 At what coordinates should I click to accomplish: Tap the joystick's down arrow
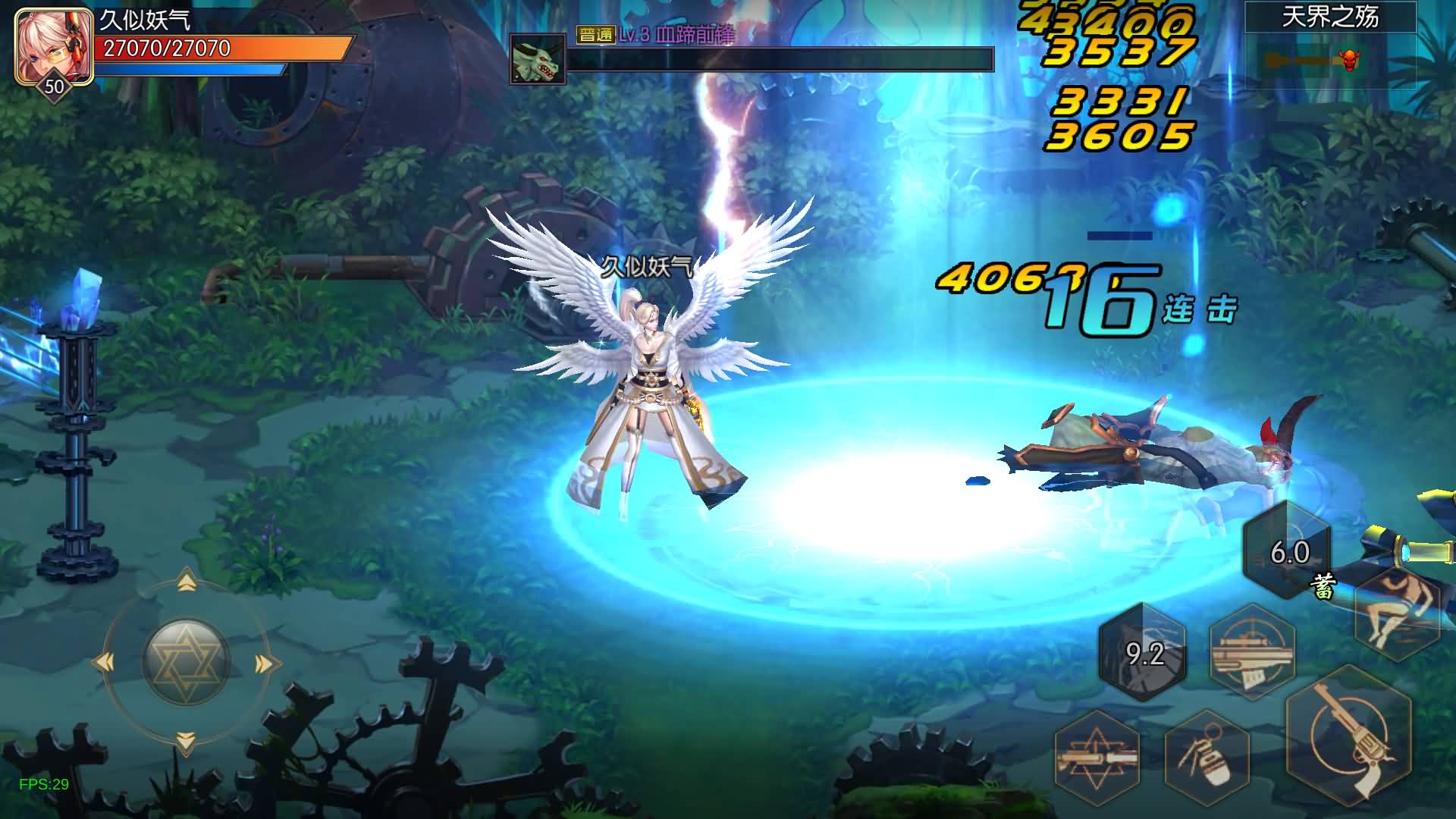[186, 741]
